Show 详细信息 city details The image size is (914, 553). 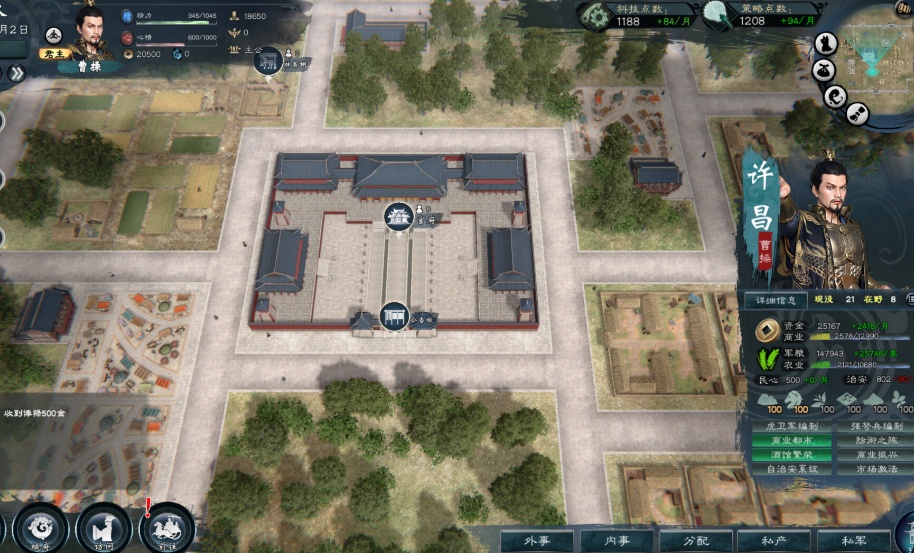tap(775, 299)
